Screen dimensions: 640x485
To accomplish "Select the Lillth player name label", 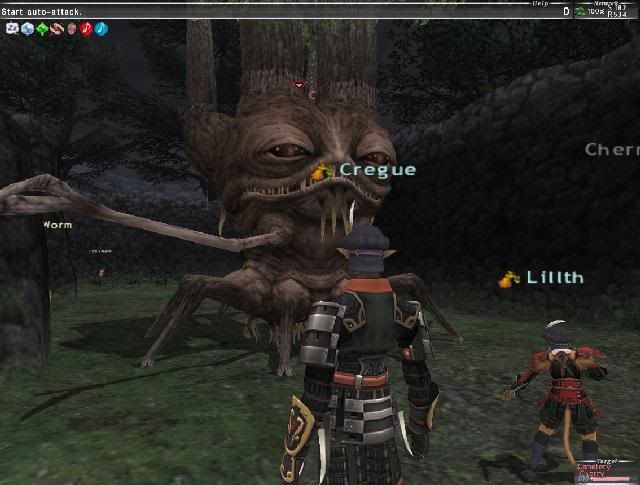I will 555,278.
